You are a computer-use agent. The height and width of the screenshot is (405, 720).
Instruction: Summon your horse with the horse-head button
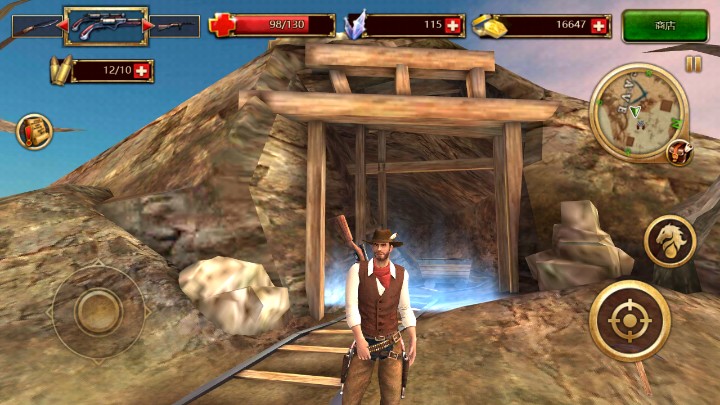pos(669,241)
